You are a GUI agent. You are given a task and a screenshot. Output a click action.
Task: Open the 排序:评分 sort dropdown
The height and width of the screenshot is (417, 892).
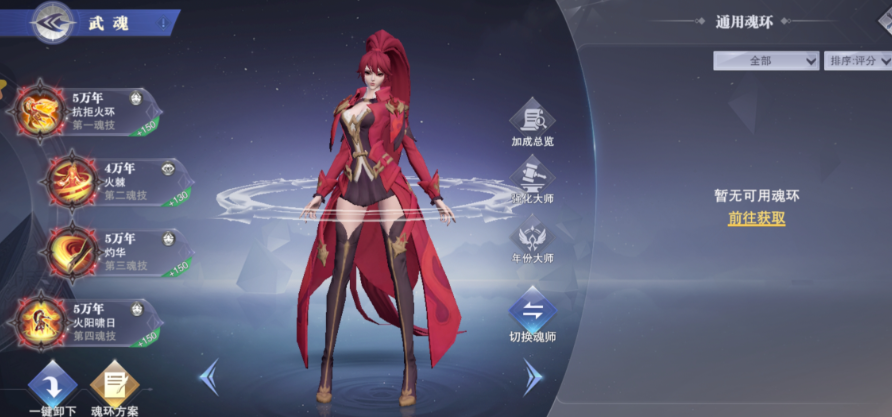[859, 61]
